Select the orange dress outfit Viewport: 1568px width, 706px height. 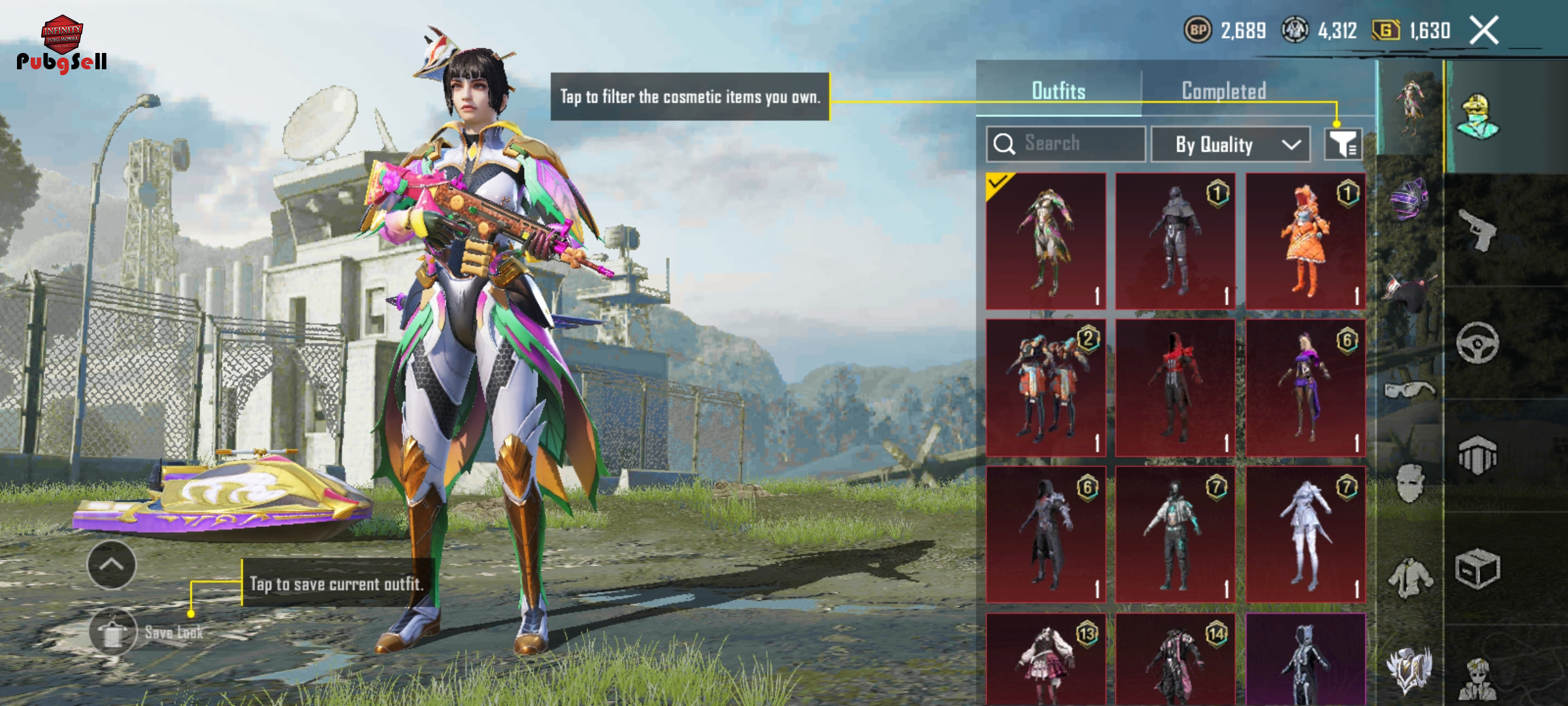tap(1305, 241)
